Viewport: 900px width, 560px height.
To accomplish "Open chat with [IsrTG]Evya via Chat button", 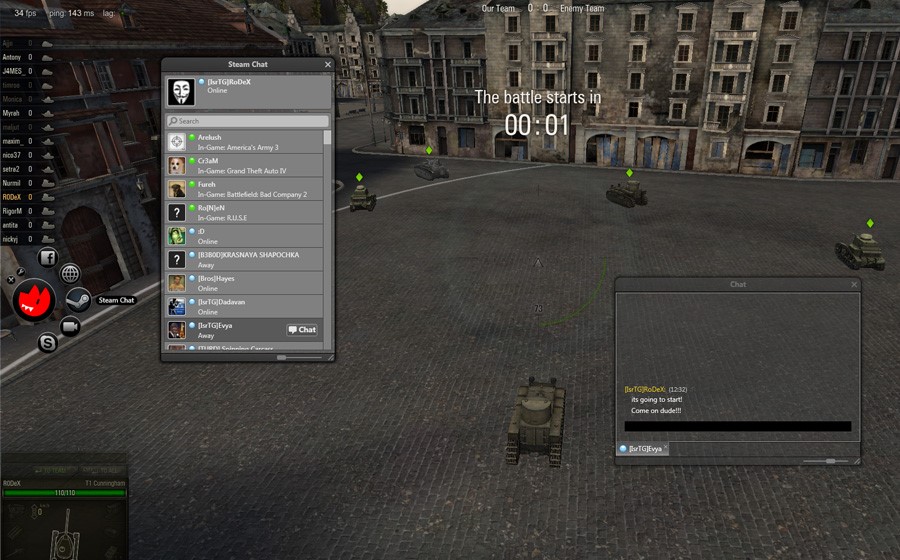I will pos(302,330).
